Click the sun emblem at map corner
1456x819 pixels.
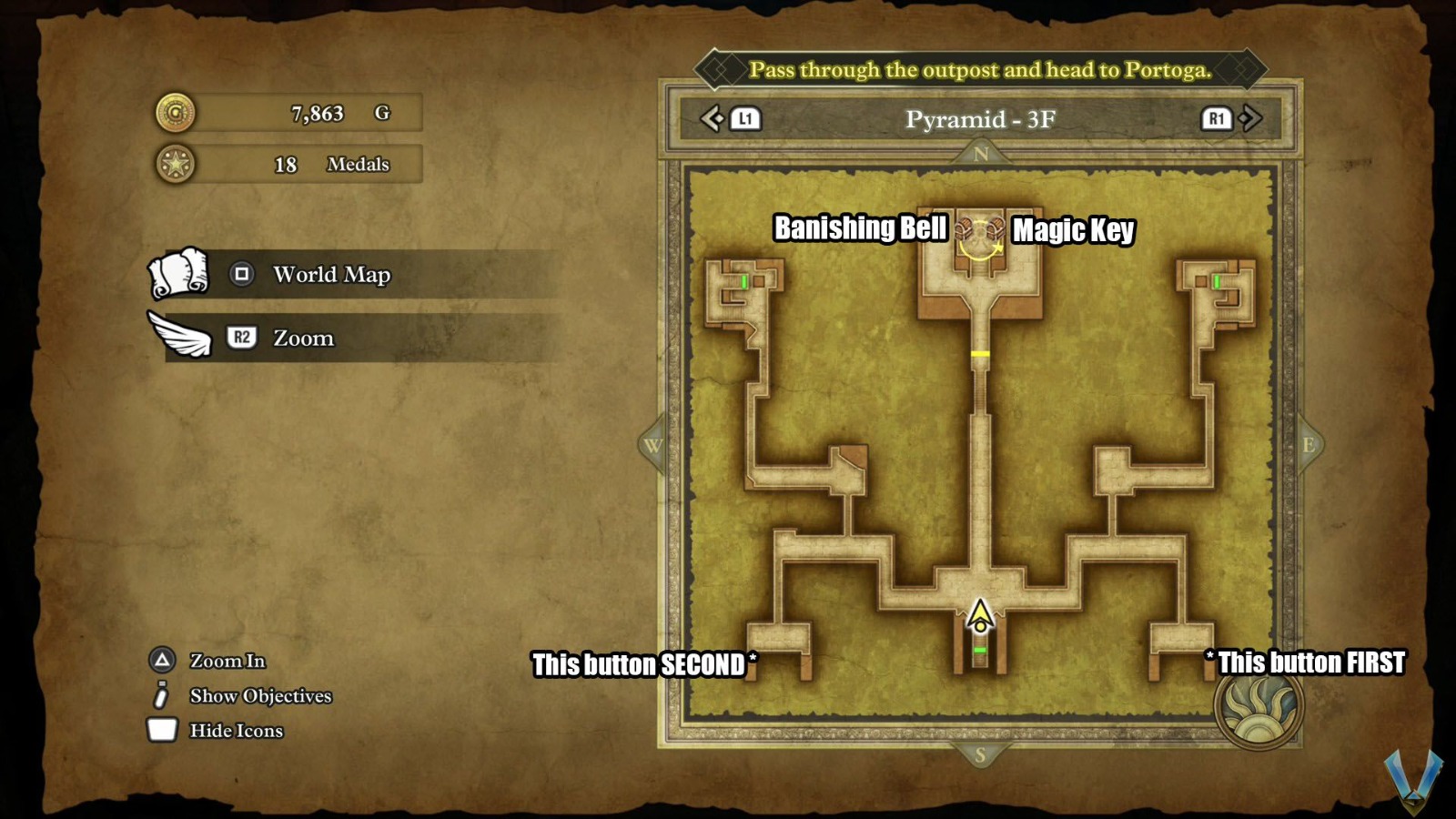1259,707
